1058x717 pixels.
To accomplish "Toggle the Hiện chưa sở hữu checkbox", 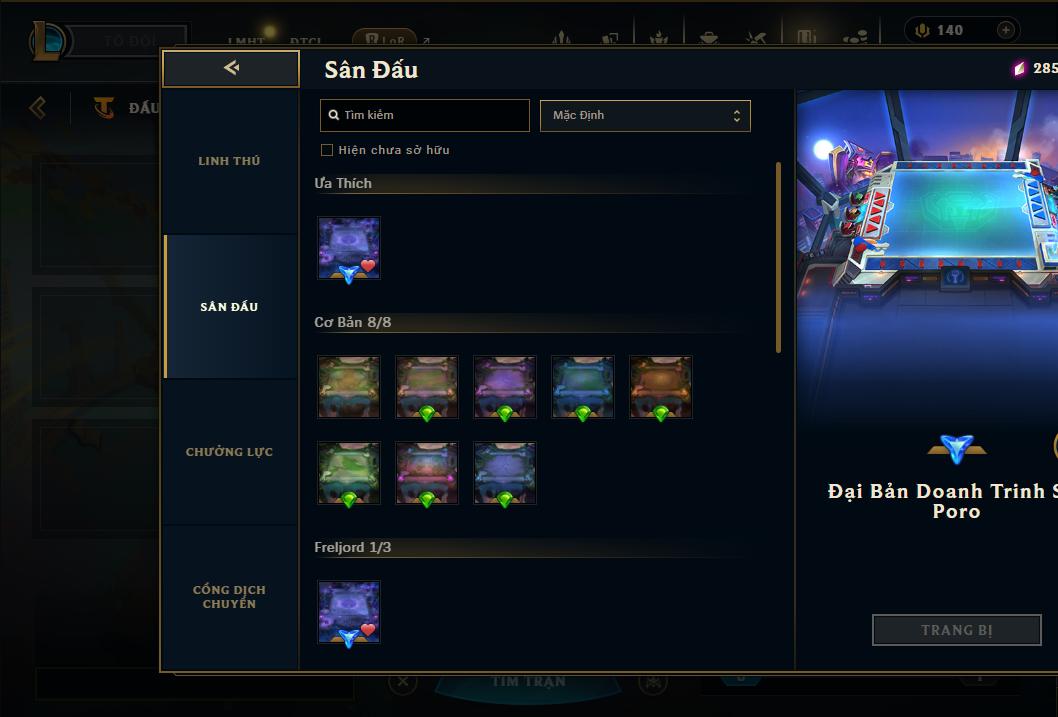I will (327, 150).
